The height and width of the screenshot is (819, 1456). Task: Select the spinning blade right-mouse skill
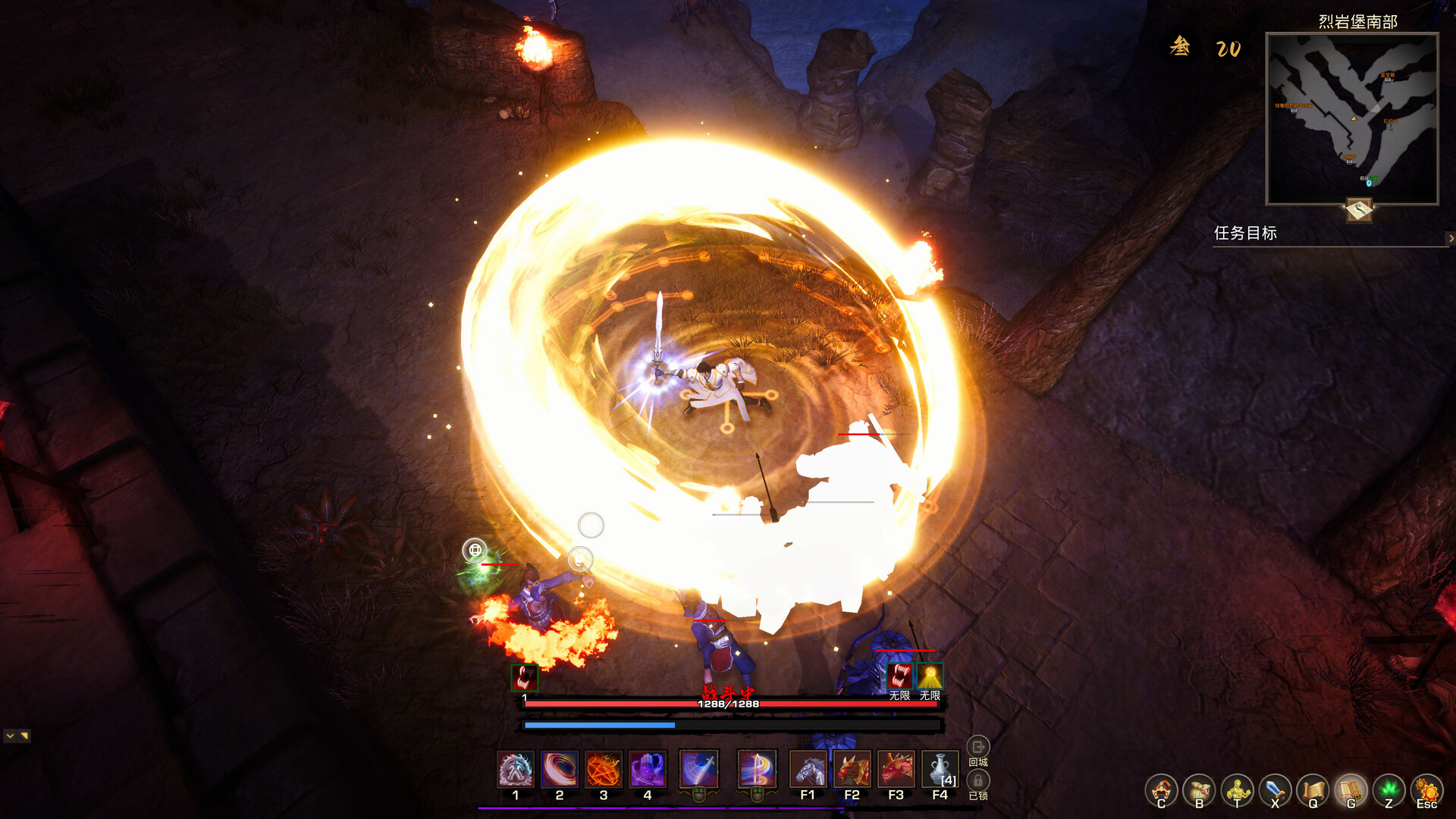757,770
